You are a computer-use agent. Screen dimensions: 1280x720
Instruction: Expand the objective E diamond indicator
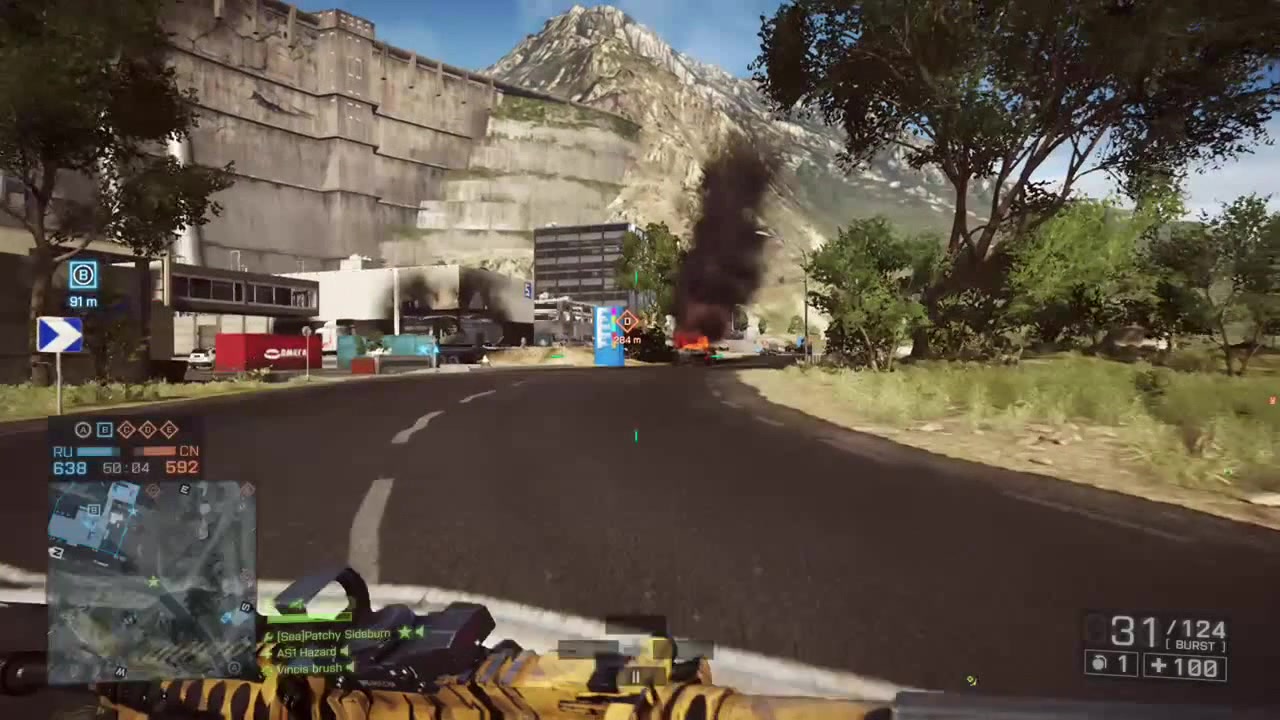point(168,429)
